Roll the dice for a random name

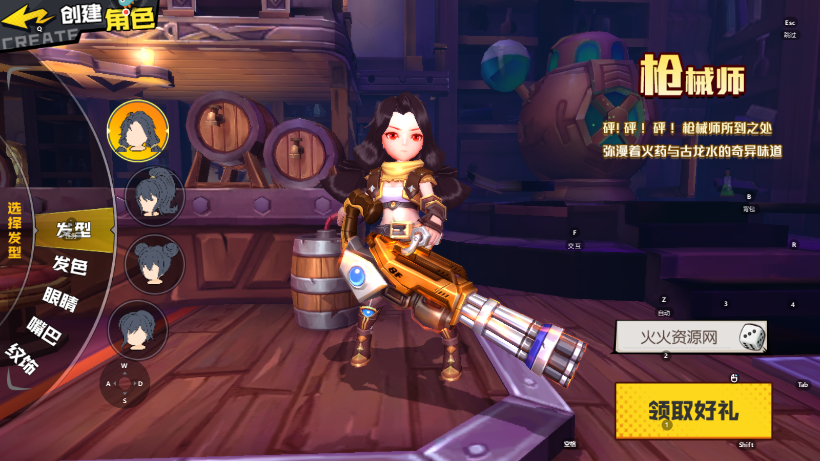752,337
